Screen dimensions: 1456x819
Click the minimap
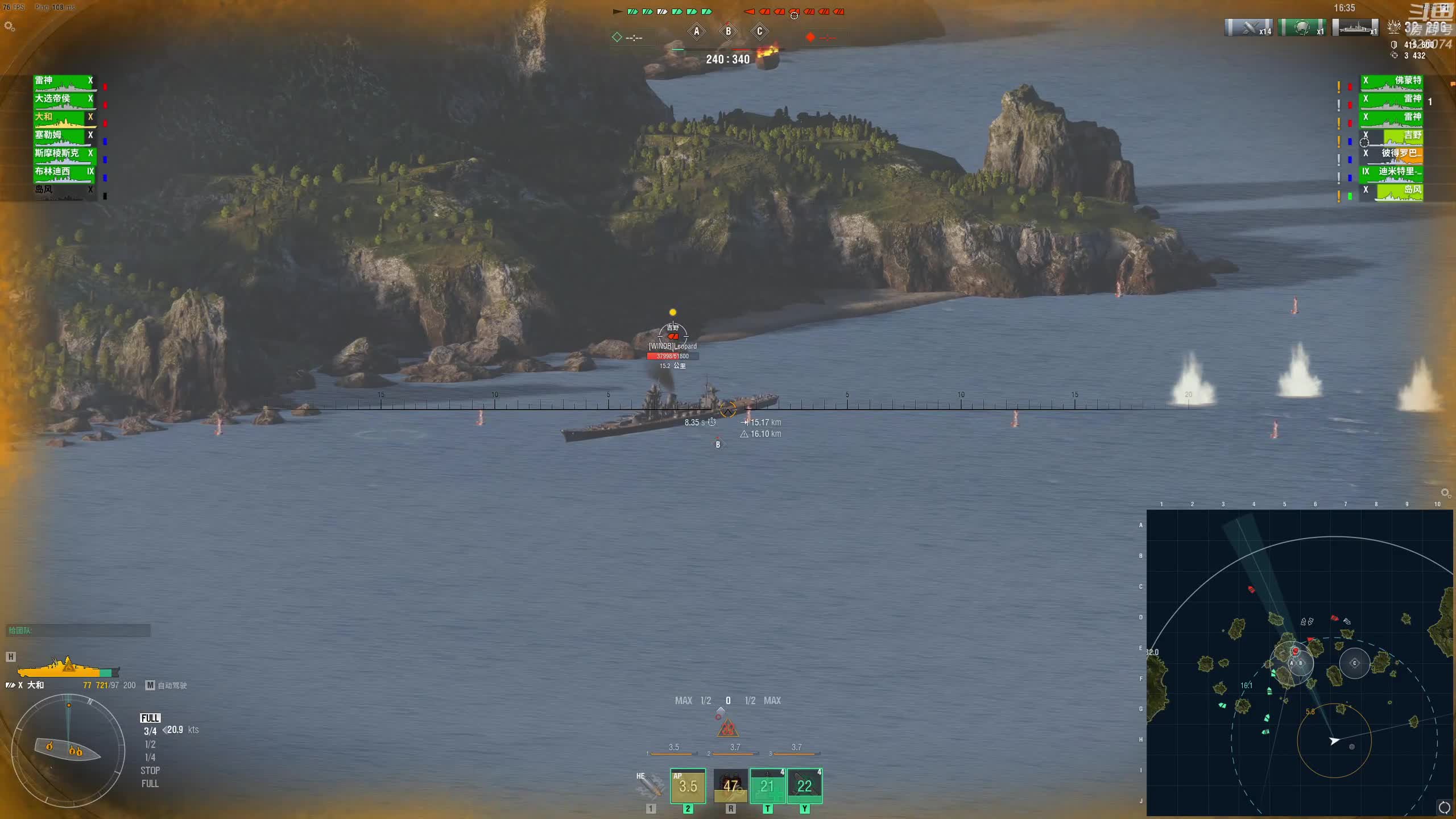tap(1300, 663)
